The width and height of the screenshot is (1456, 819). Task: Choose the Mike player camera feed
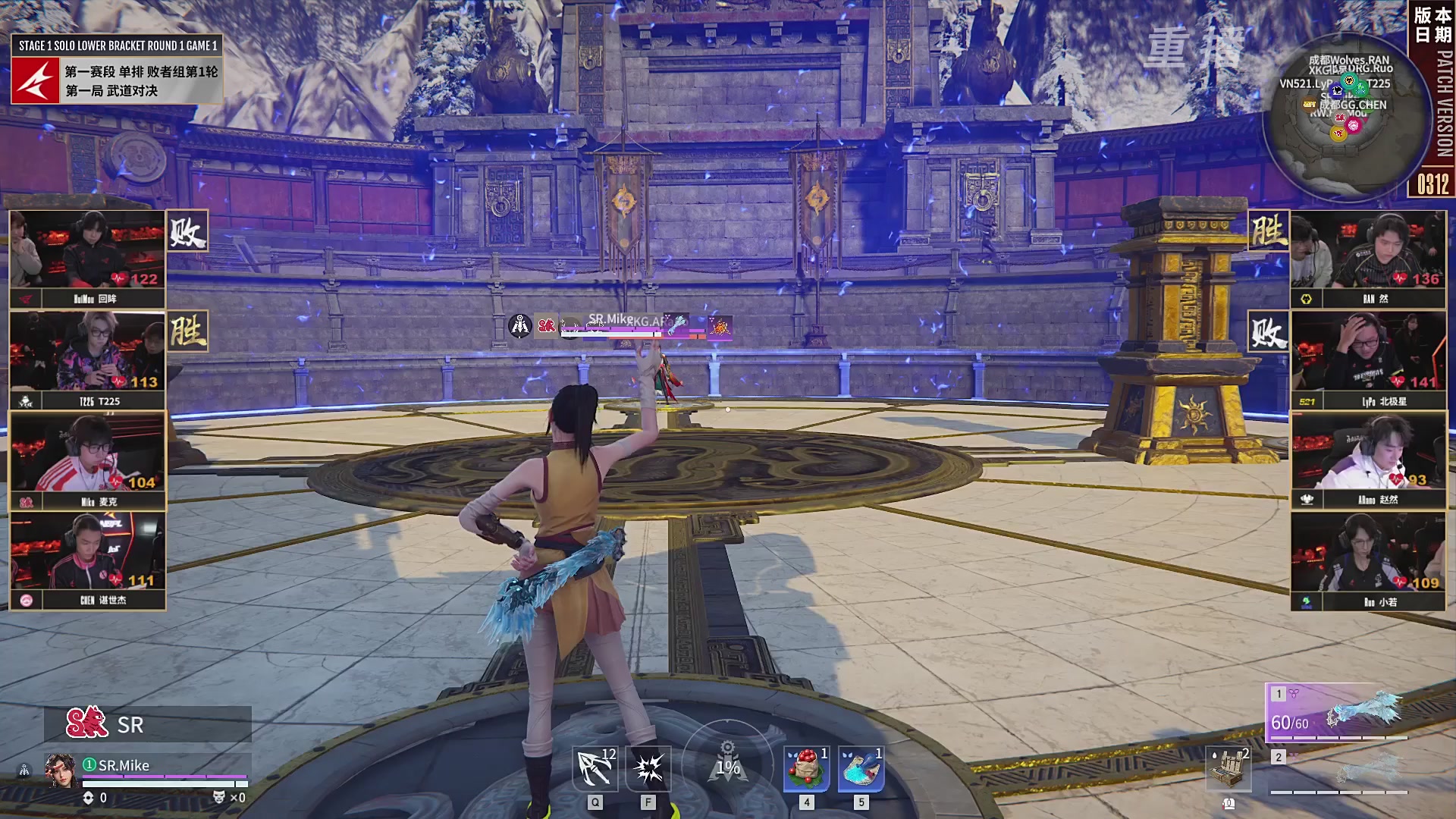pyautogui.click(x=88, y=453)
